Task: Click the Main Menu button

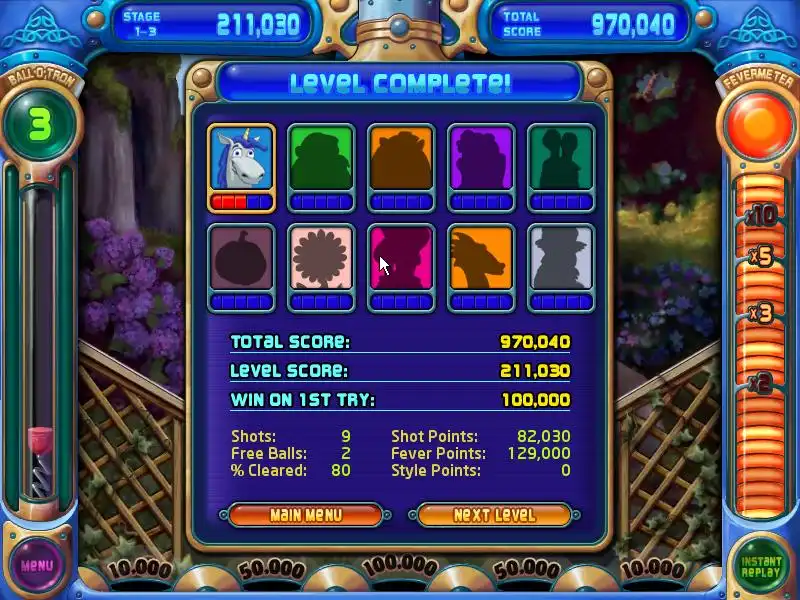Action: click(x=305, y=515)
